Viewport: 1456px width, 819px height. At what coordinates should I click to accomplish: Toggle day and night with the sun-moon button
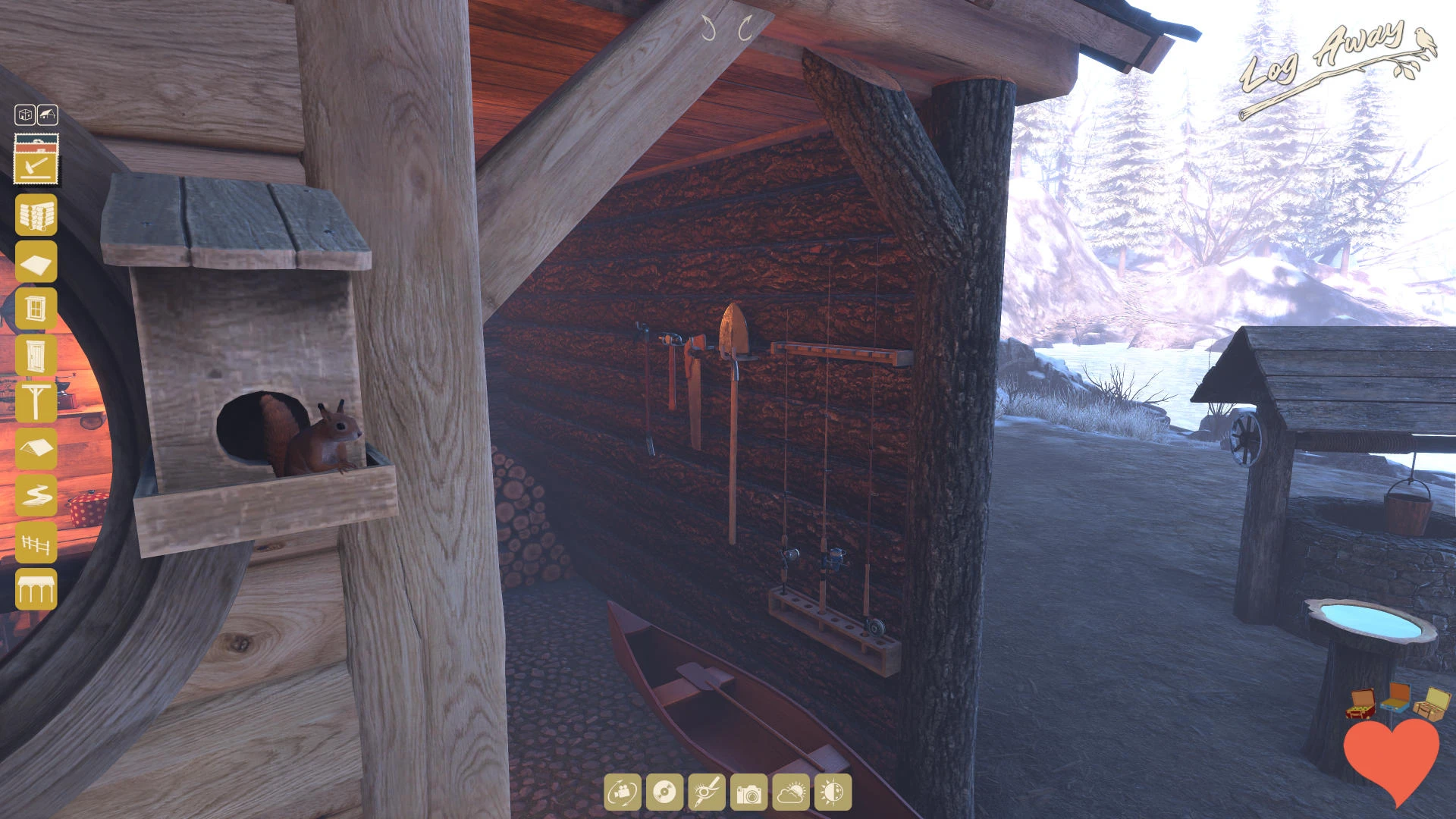click(833, 792)
